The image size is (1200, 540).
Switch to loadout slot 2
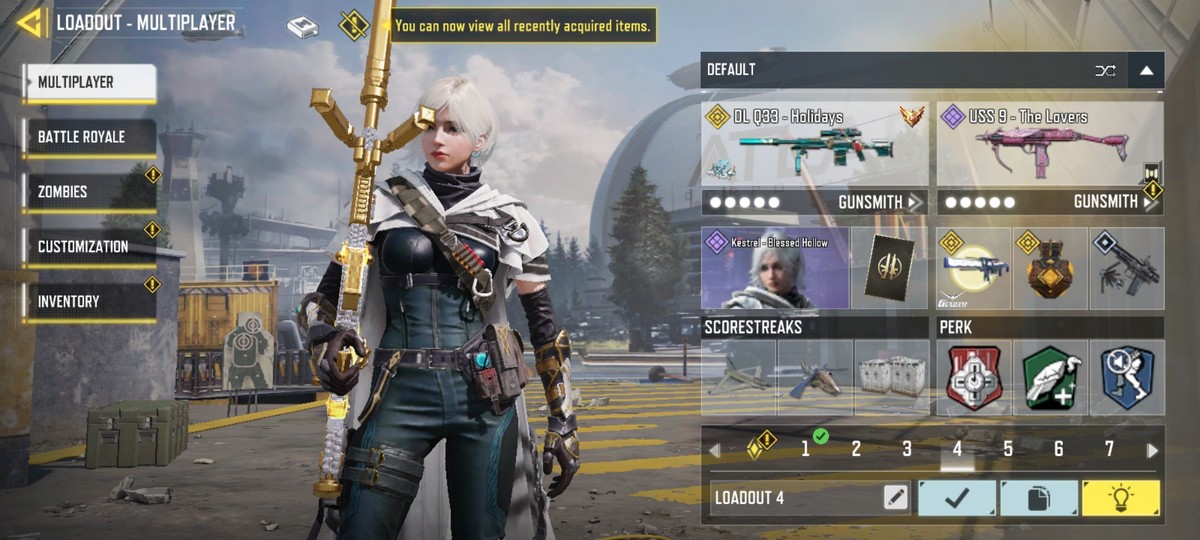(x=856, y=449)
